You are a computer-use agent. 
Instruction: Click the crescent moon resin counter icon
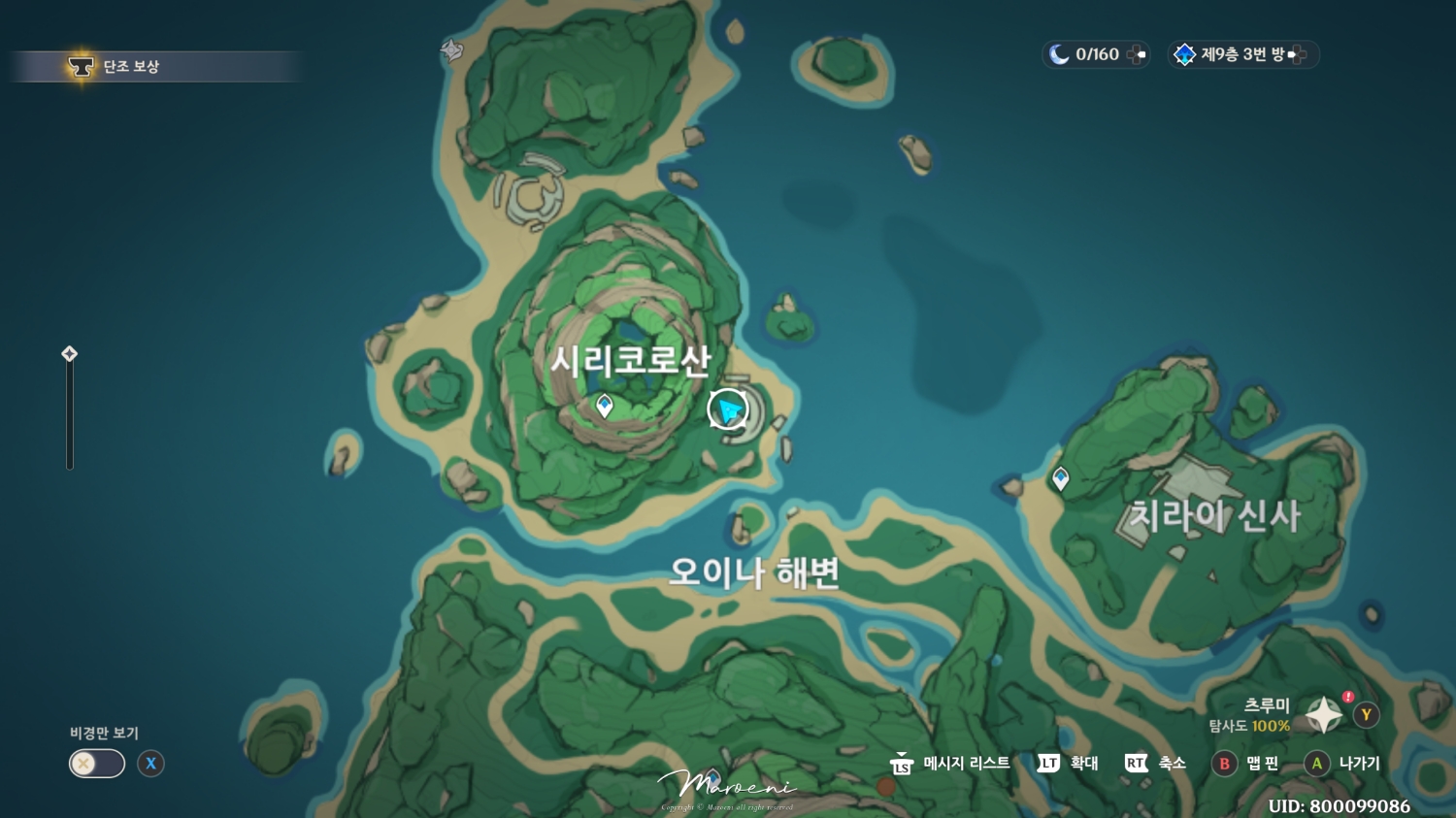point(1060,54)
